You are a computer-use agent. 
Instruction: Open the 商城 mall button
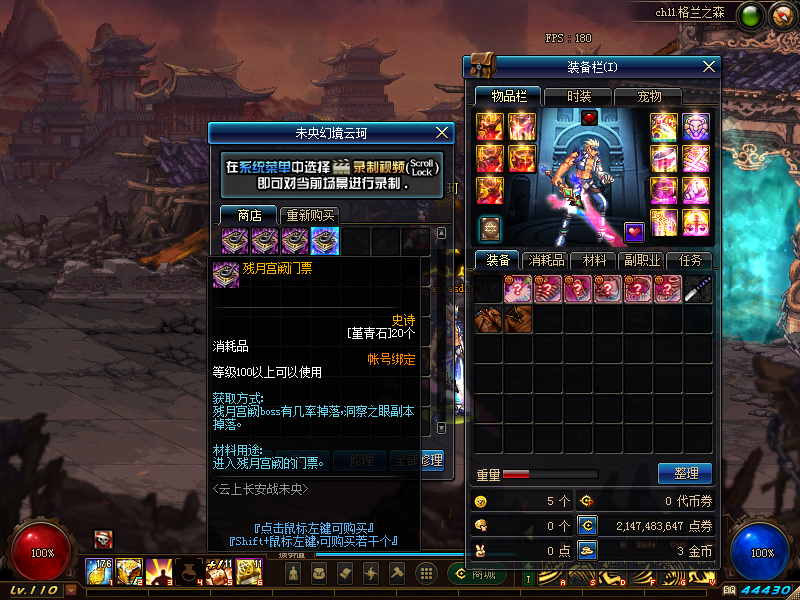click(x=476, y=573)
